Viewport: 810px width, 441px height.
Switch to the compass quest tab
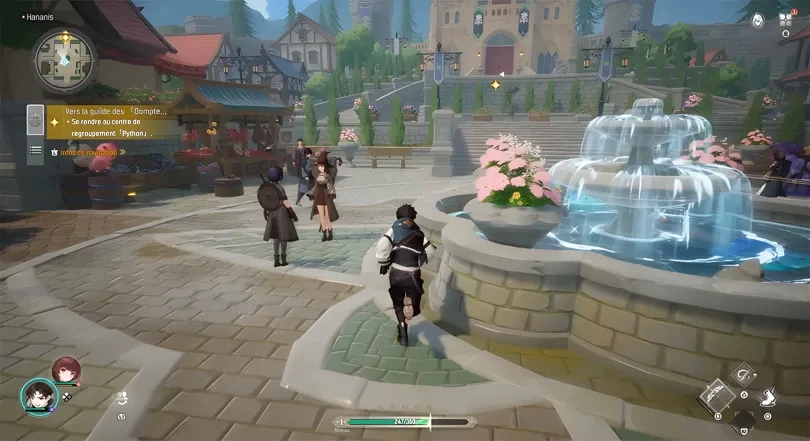[35, 120]
